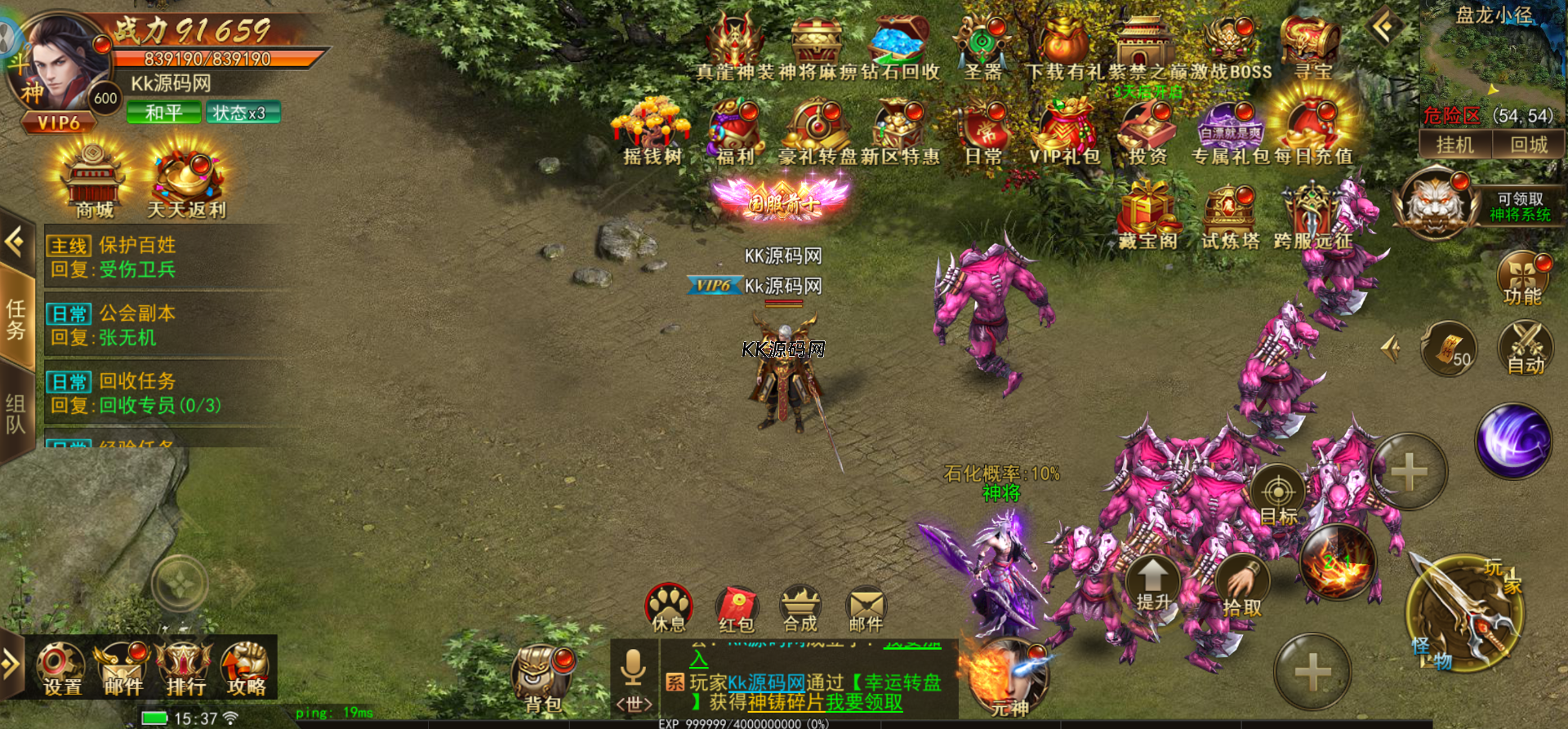The image size is (1568, 729).
Task: Show the 排行 ranking board
Action: tap(185, 668)
